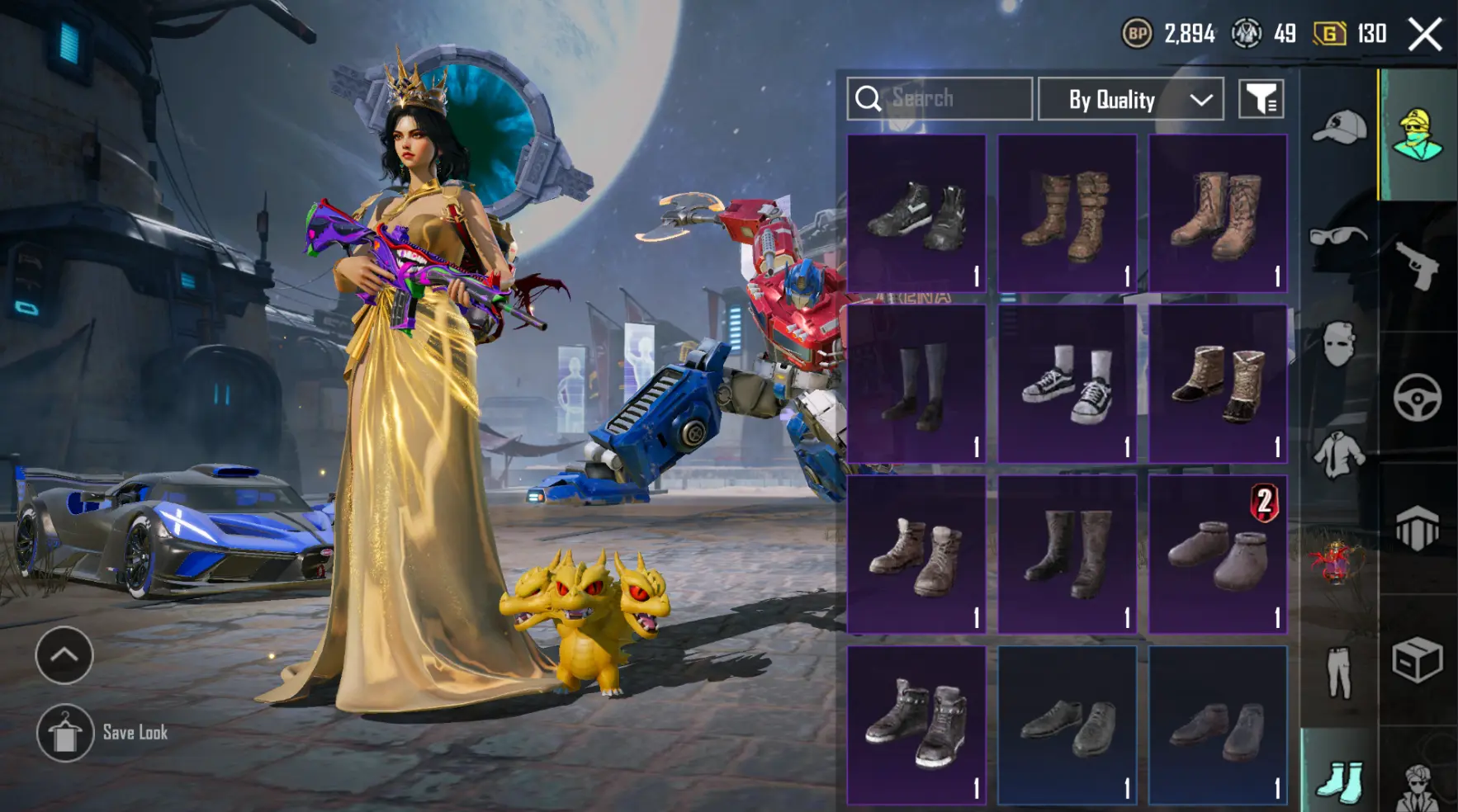This screenshot has height=812, width=1458.
Task: Open the character outfit main tab
Action: click(1417, 134)
